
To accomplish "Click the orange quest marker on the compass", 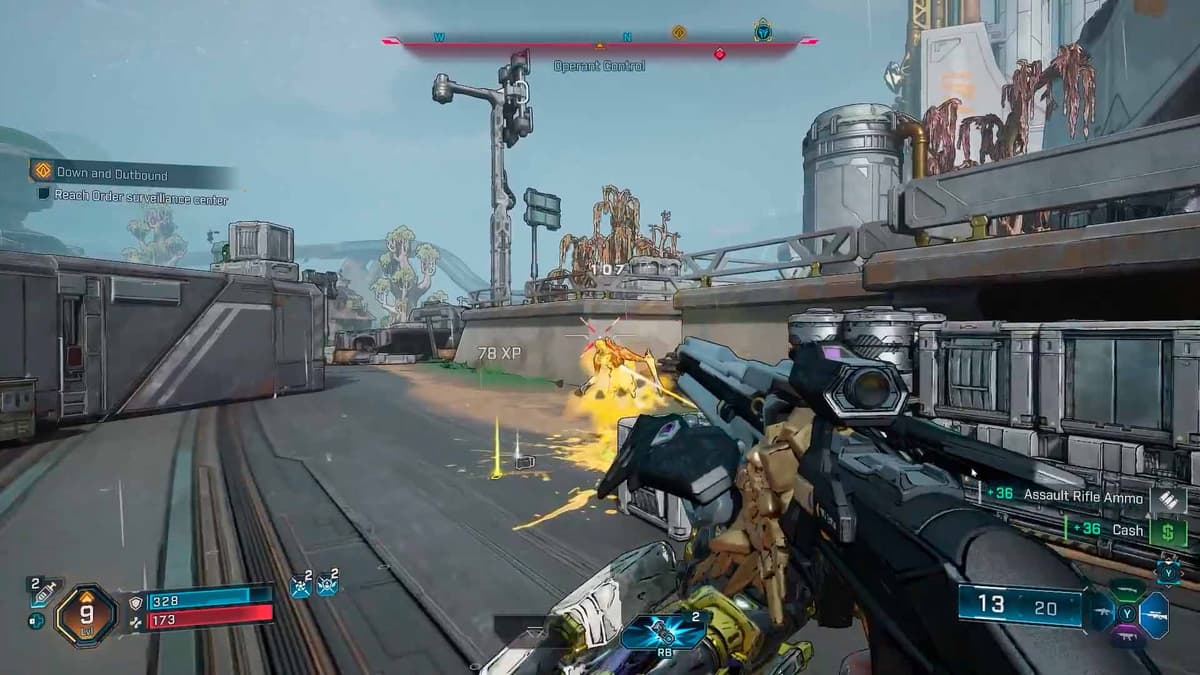I will click(679, 33).
